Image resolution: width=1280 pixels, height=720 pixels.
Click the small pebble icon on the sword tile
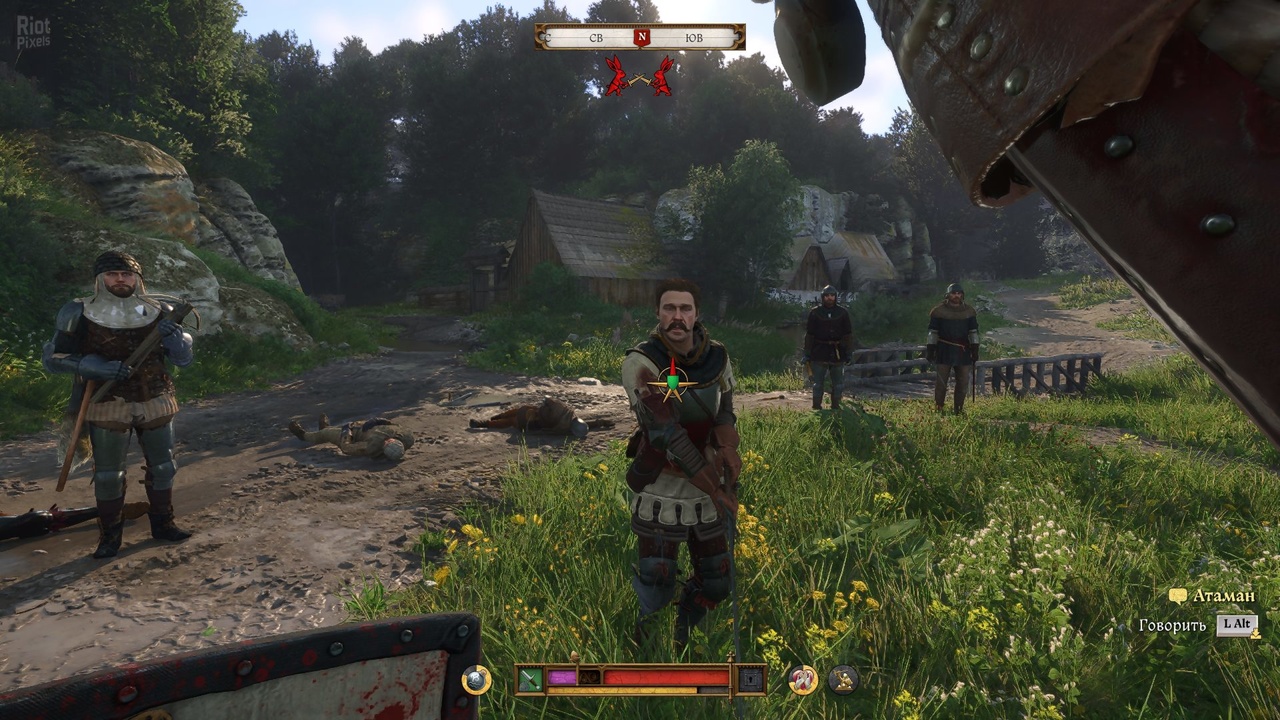click(524, 684)
